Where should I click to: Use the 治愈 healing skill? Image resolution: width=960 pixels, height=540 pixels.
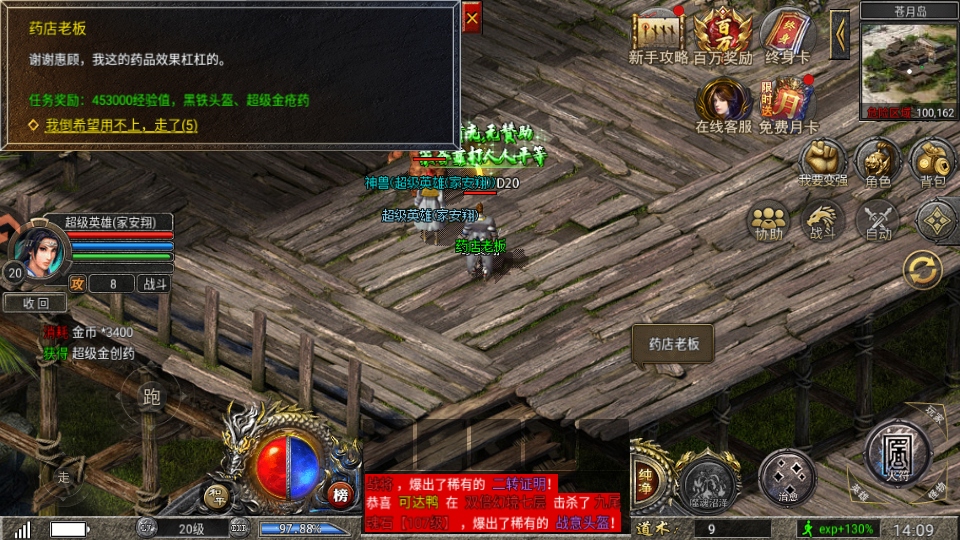pyautogui.click(x=787, y=474)
